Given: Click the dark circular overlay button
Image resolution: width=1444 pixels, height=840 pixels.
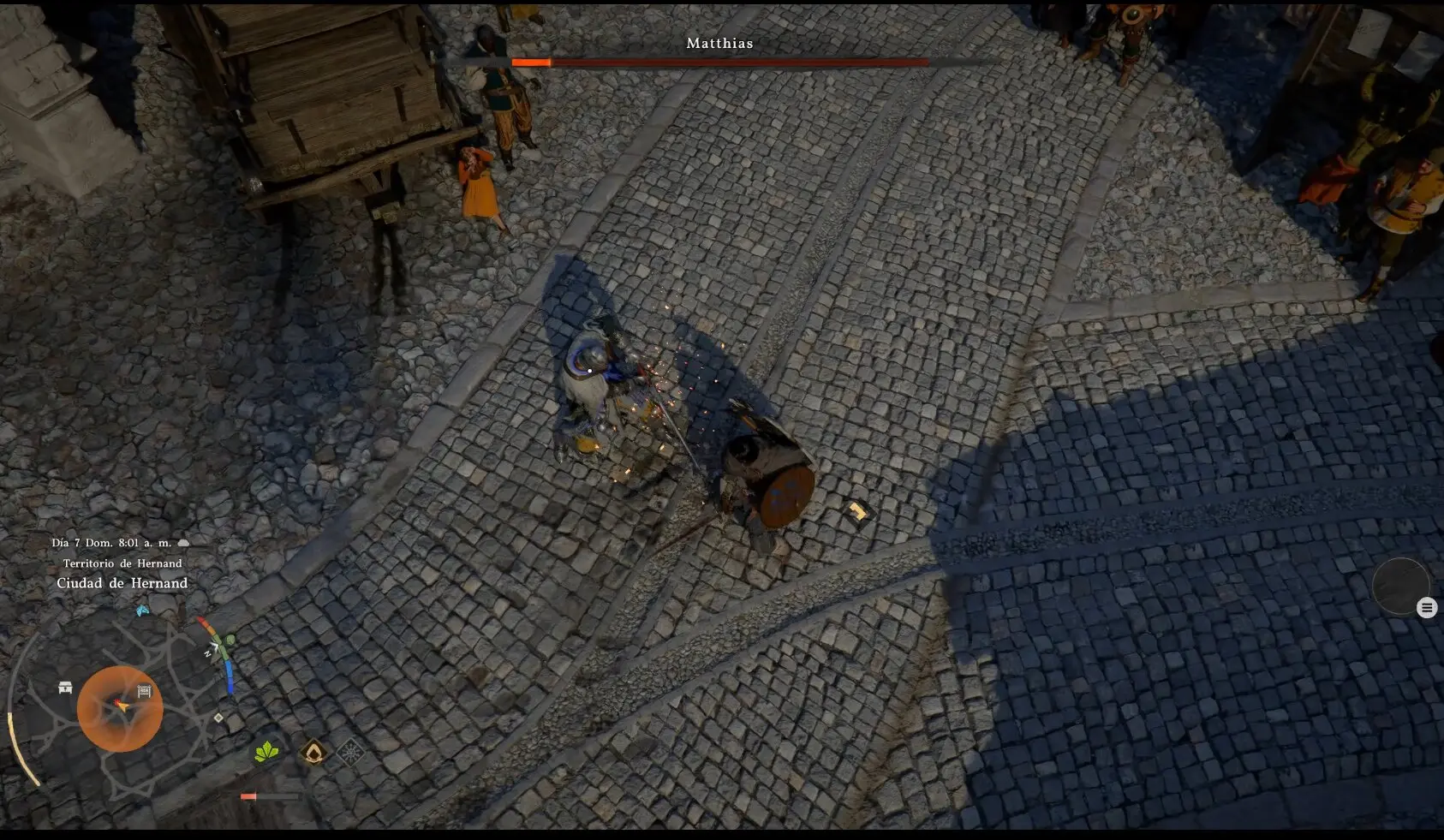Looking at the screenshot, I should (x=1399, y=586).
